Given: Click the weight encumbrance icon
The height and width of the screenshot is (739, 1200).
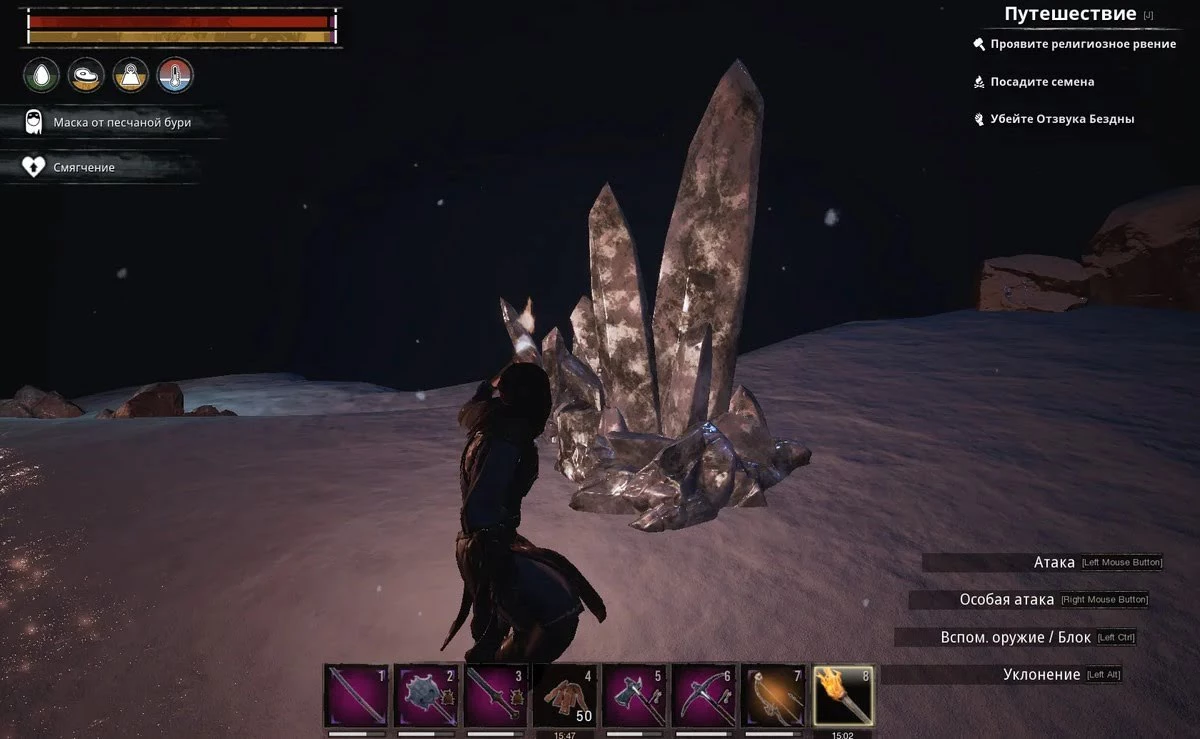Looking at the screenshot, I should pos(131,75).
